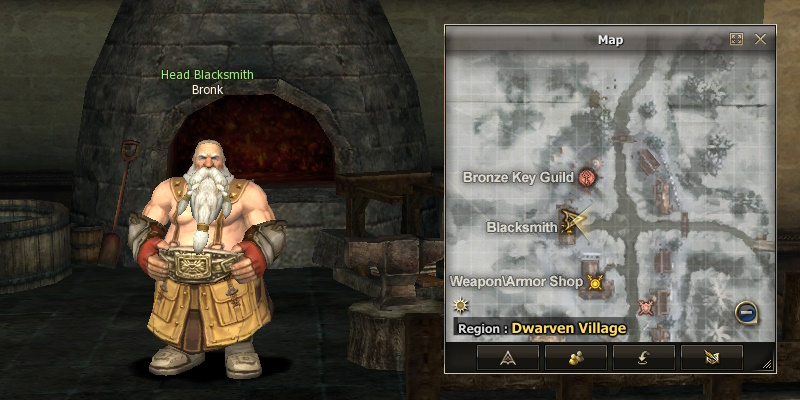Click the red crossed marker on the map
This screenshot has width=800, height=400.
pos(646,305)
